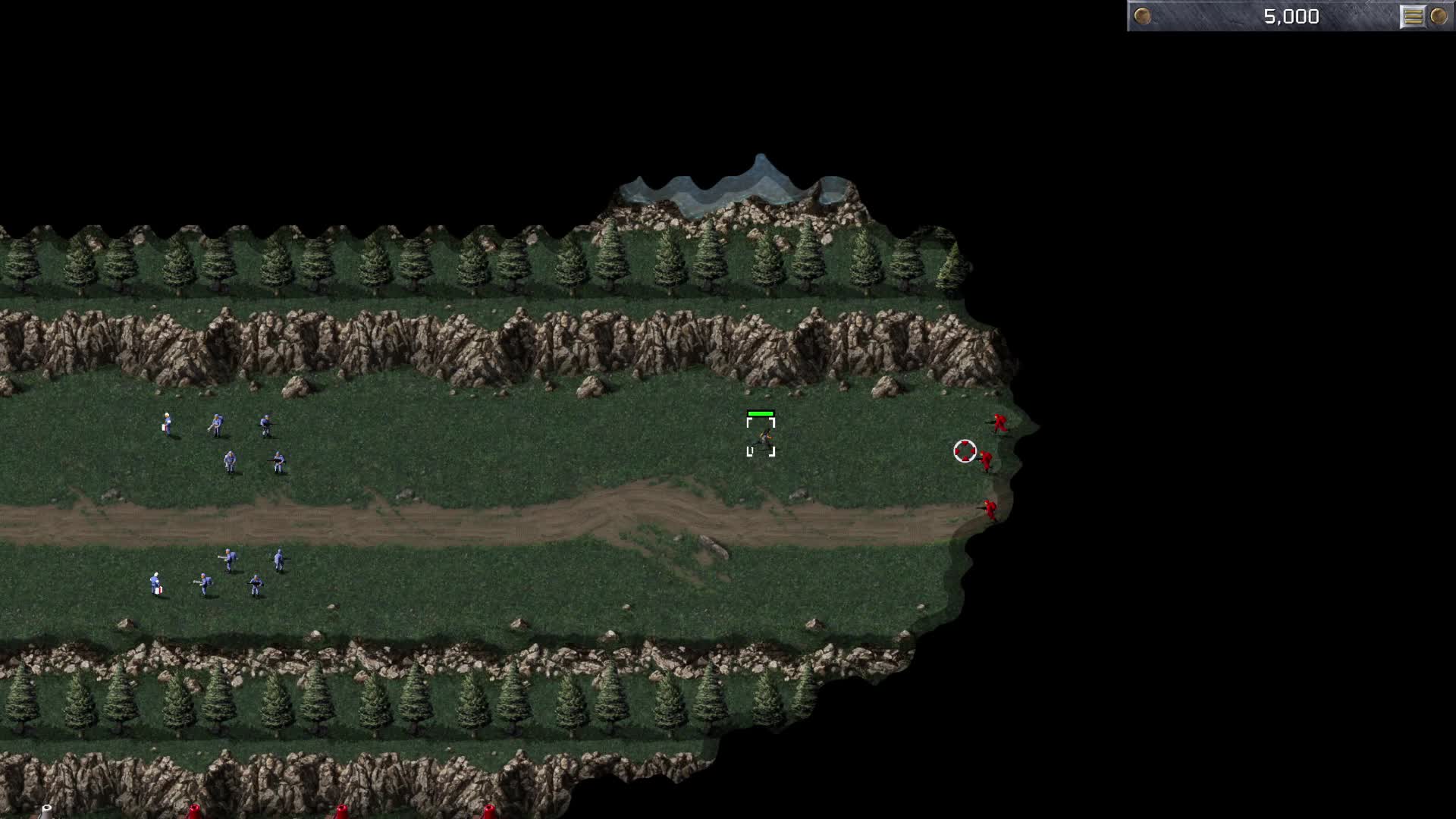
Task: Click the green health bar above the commando
Action: (x=762, y=413)
